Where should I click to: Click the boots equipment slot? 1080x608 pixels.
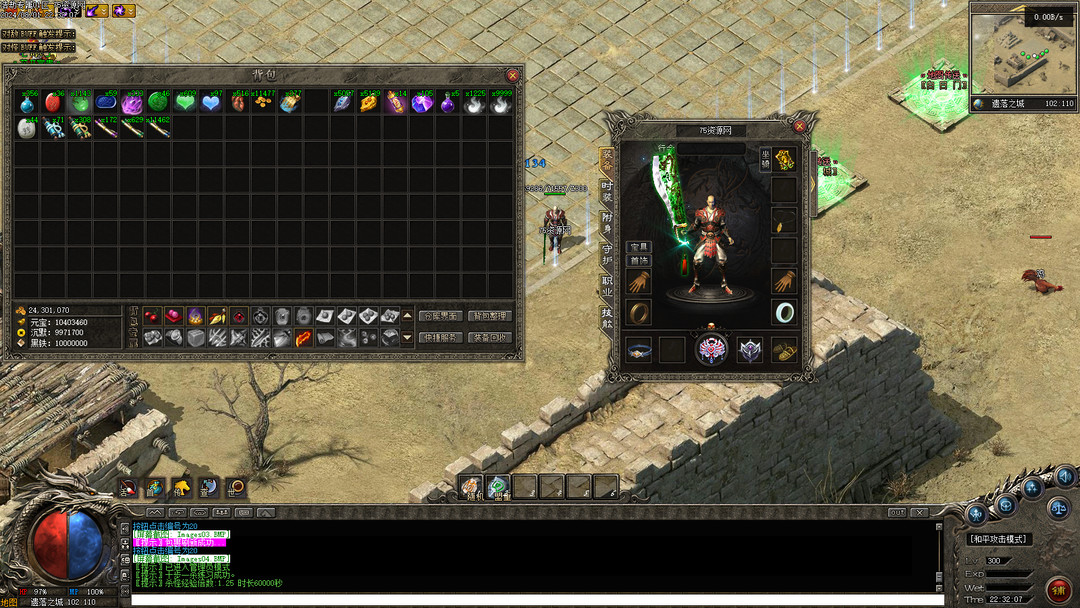tap(784, 350)
